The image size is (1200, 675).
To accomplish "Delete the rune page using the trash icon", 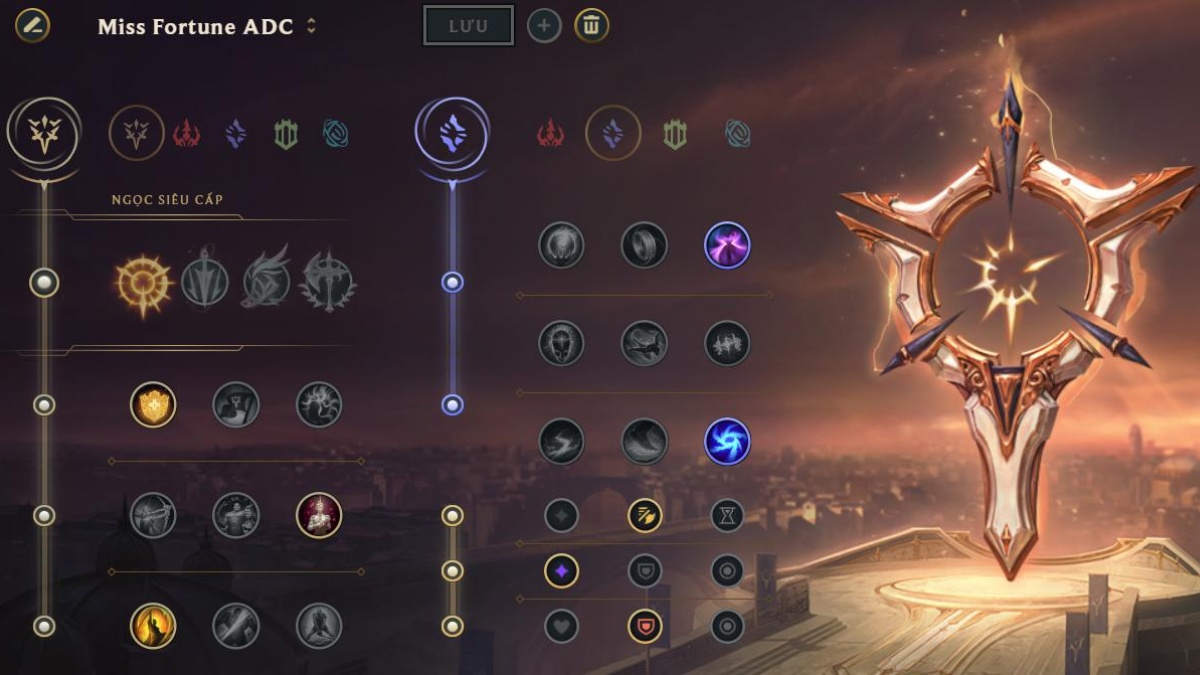I will click(x=591, y=26).
